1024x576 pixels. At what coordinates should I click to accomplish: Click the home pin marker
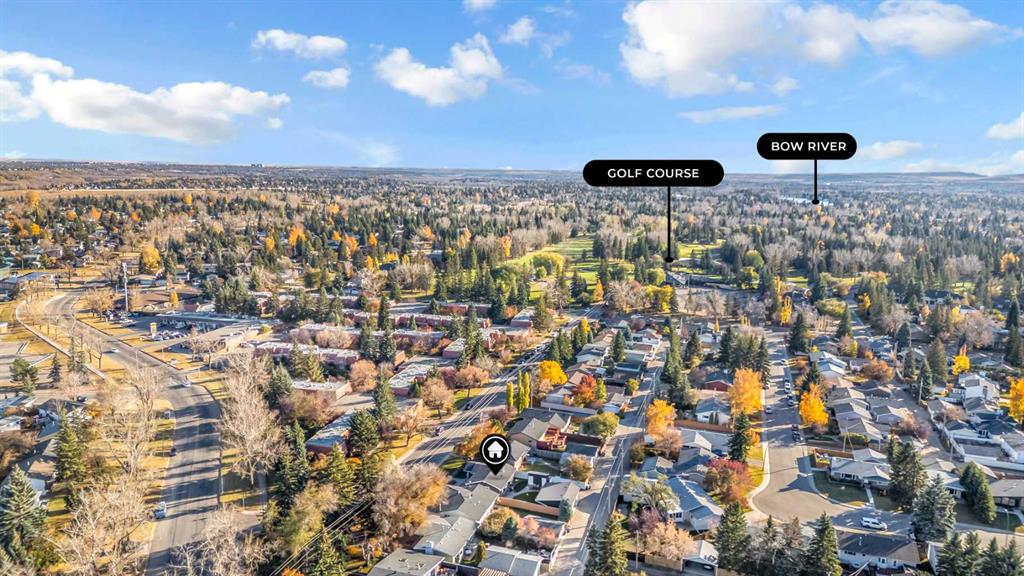[494, 451]
